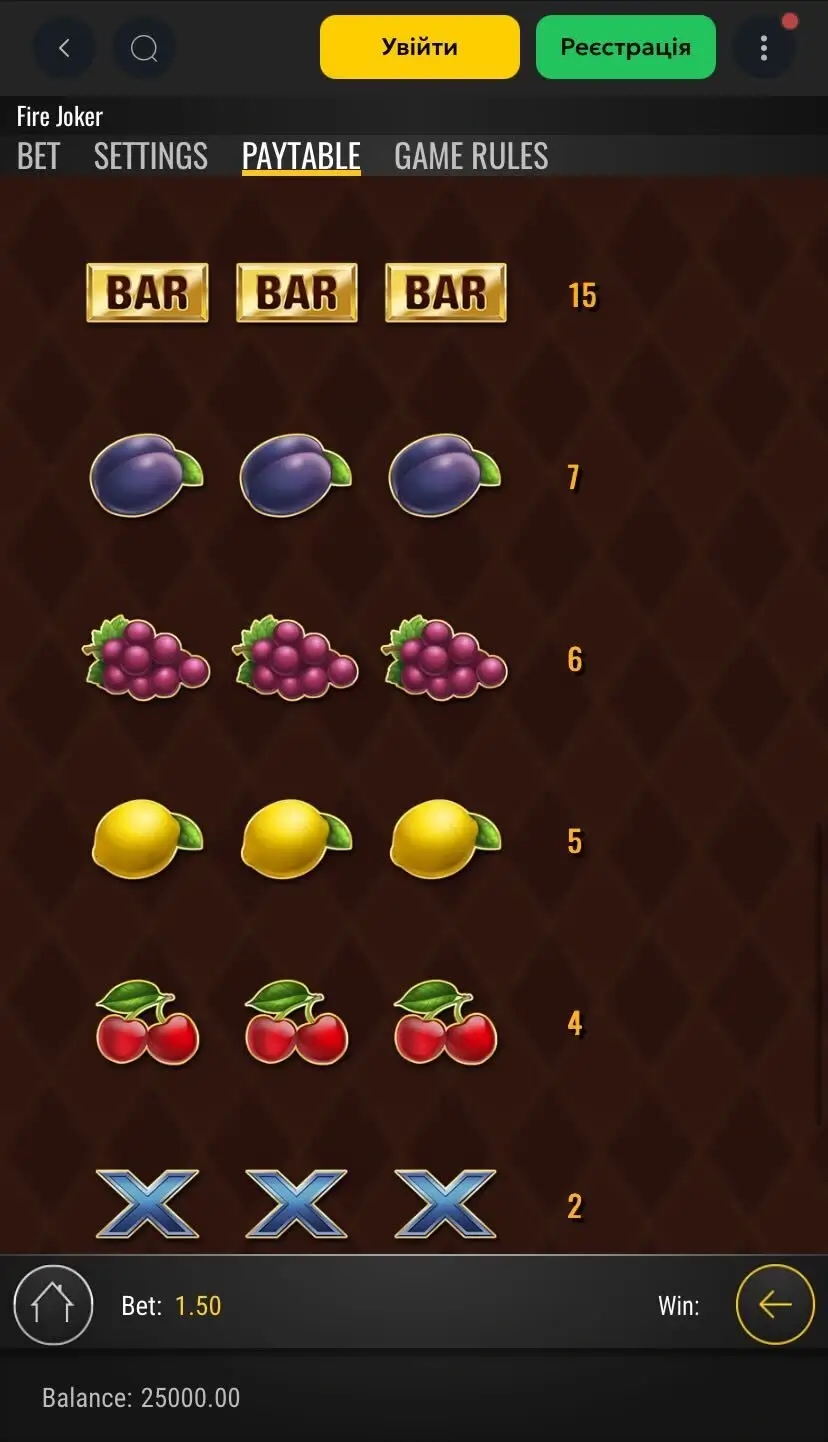This screenshot has width=828, height=1442.
Task: Tap the home icon button
Action: coord(53,1305)
